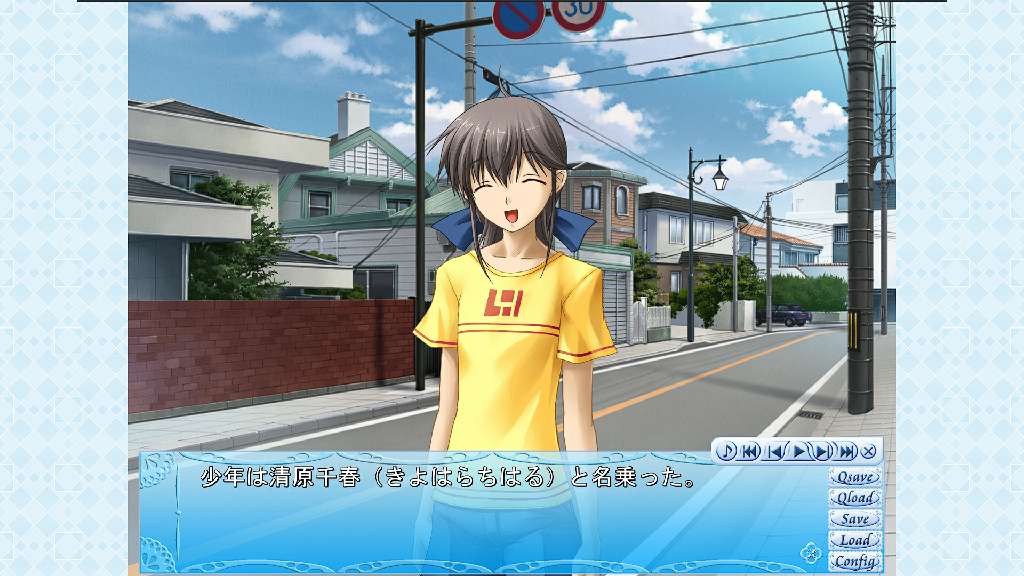Open the Load menu

tap(855, 540)
